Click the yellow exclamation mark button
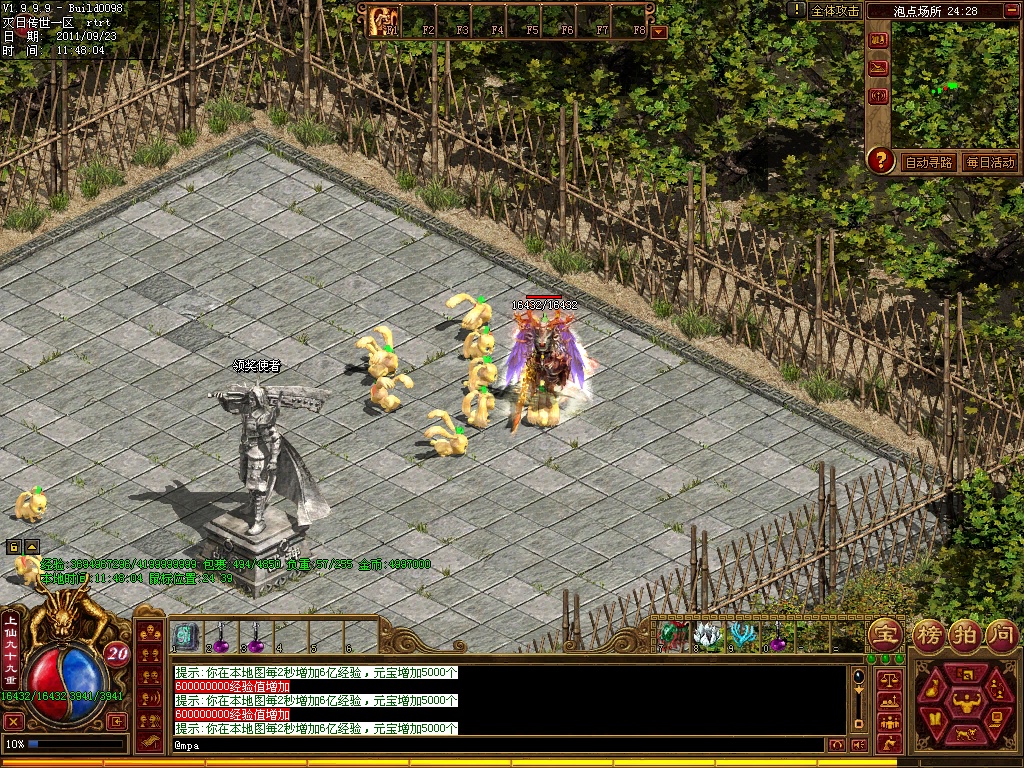 [x=796, y=10]
